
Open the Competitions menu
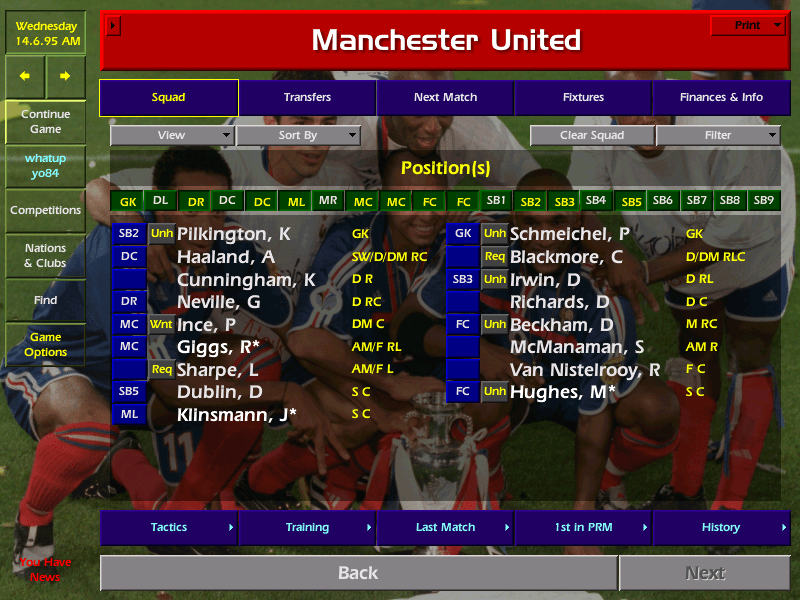coord(45,210)
